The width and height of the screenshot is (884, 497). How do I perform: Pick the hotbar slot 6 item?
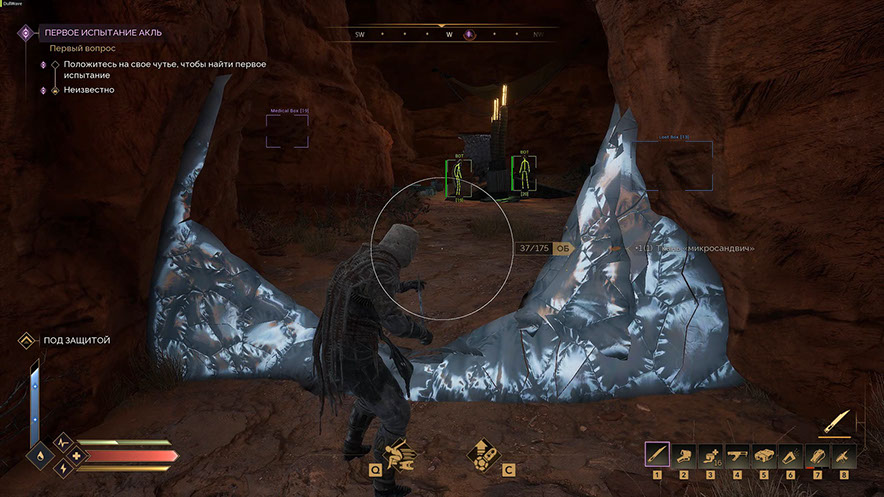tap(790, 455)
